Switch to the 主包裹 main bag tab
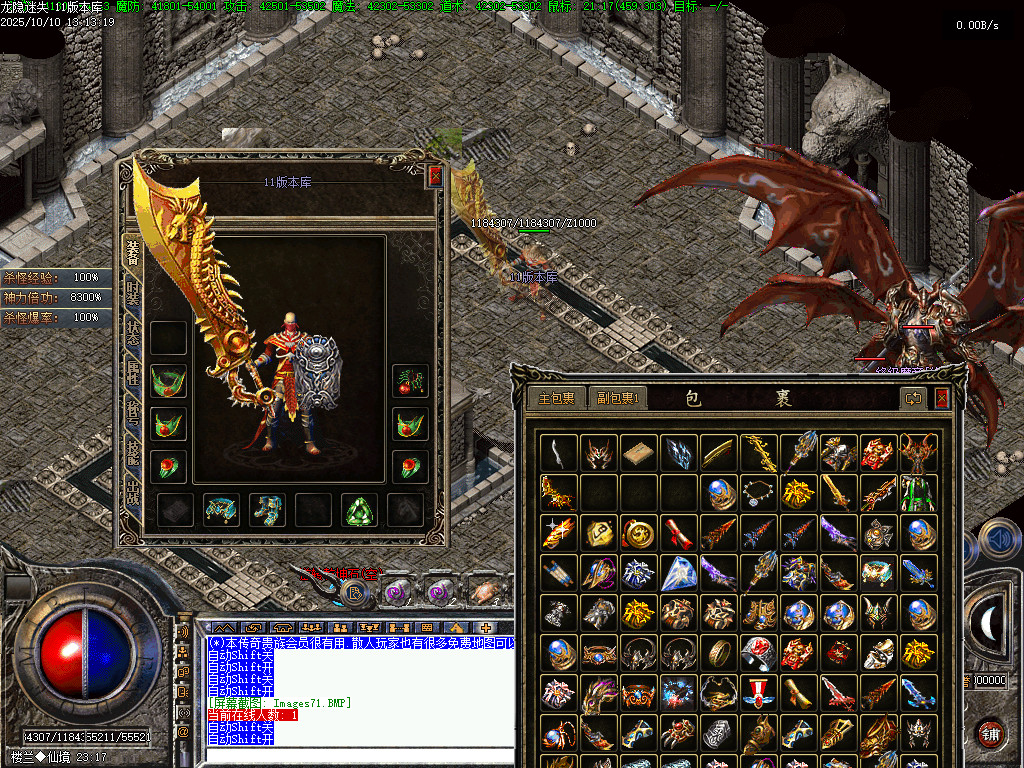The height and width of the screenshot is (768, 1024). coord(556,398)
